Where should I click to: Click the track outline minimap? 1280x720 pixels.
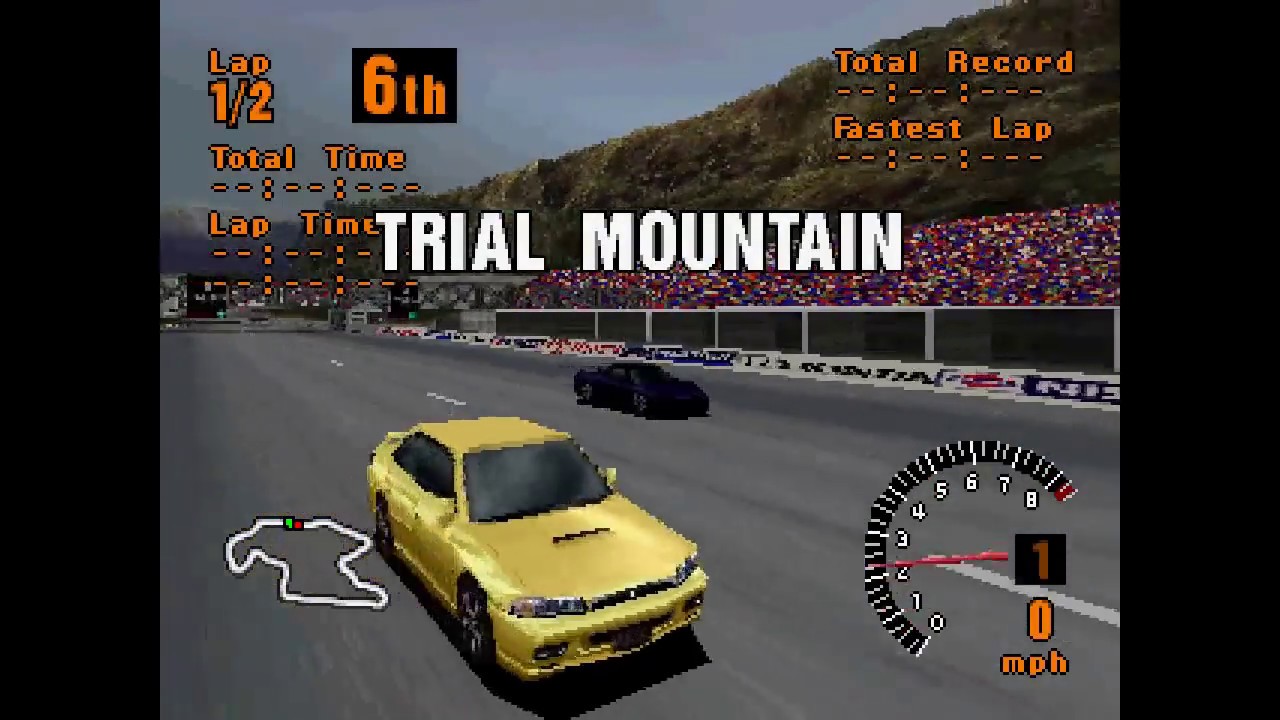point(304,560)
